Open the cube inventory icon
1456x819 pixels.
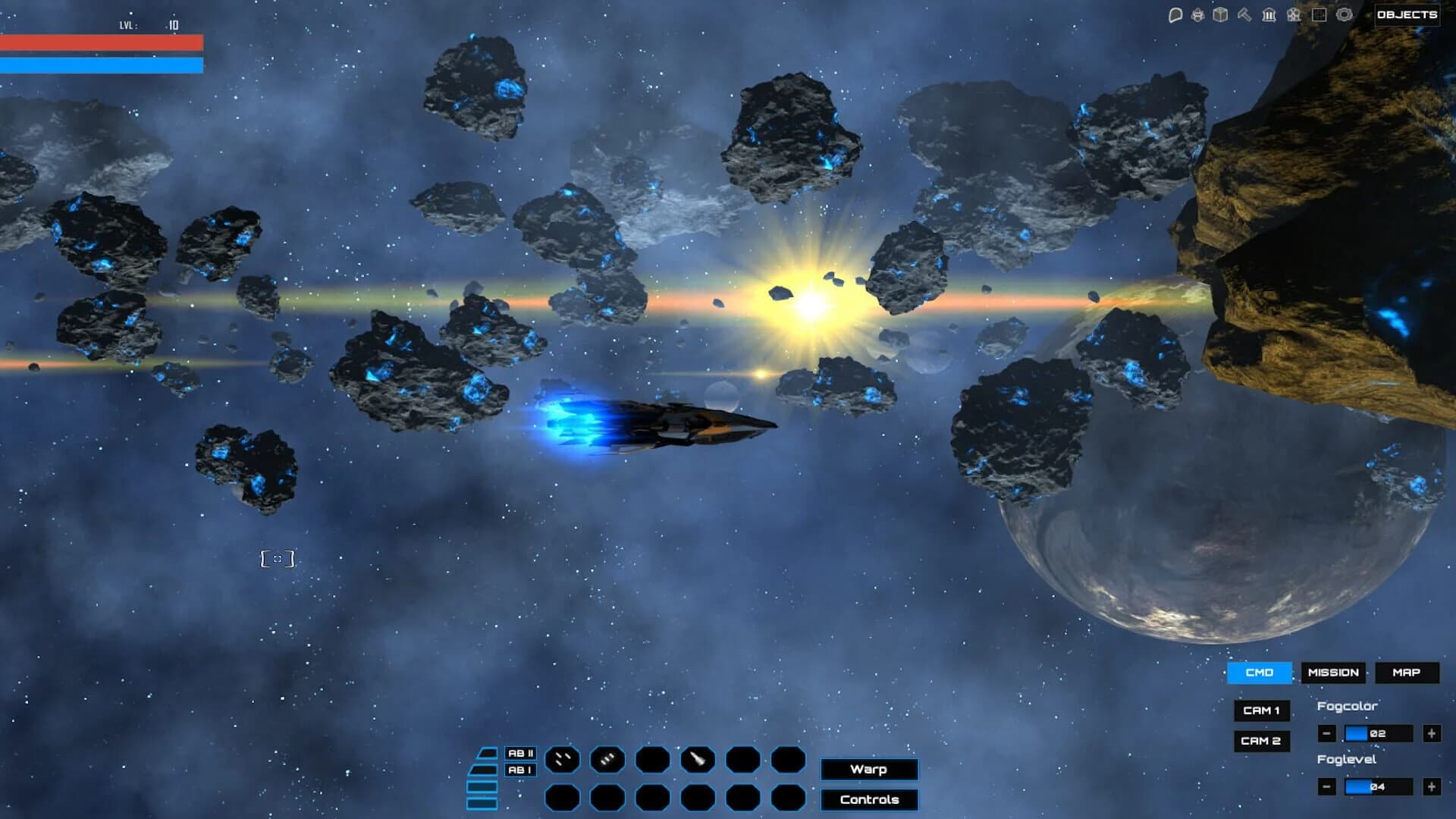[x=1221, y=14]
